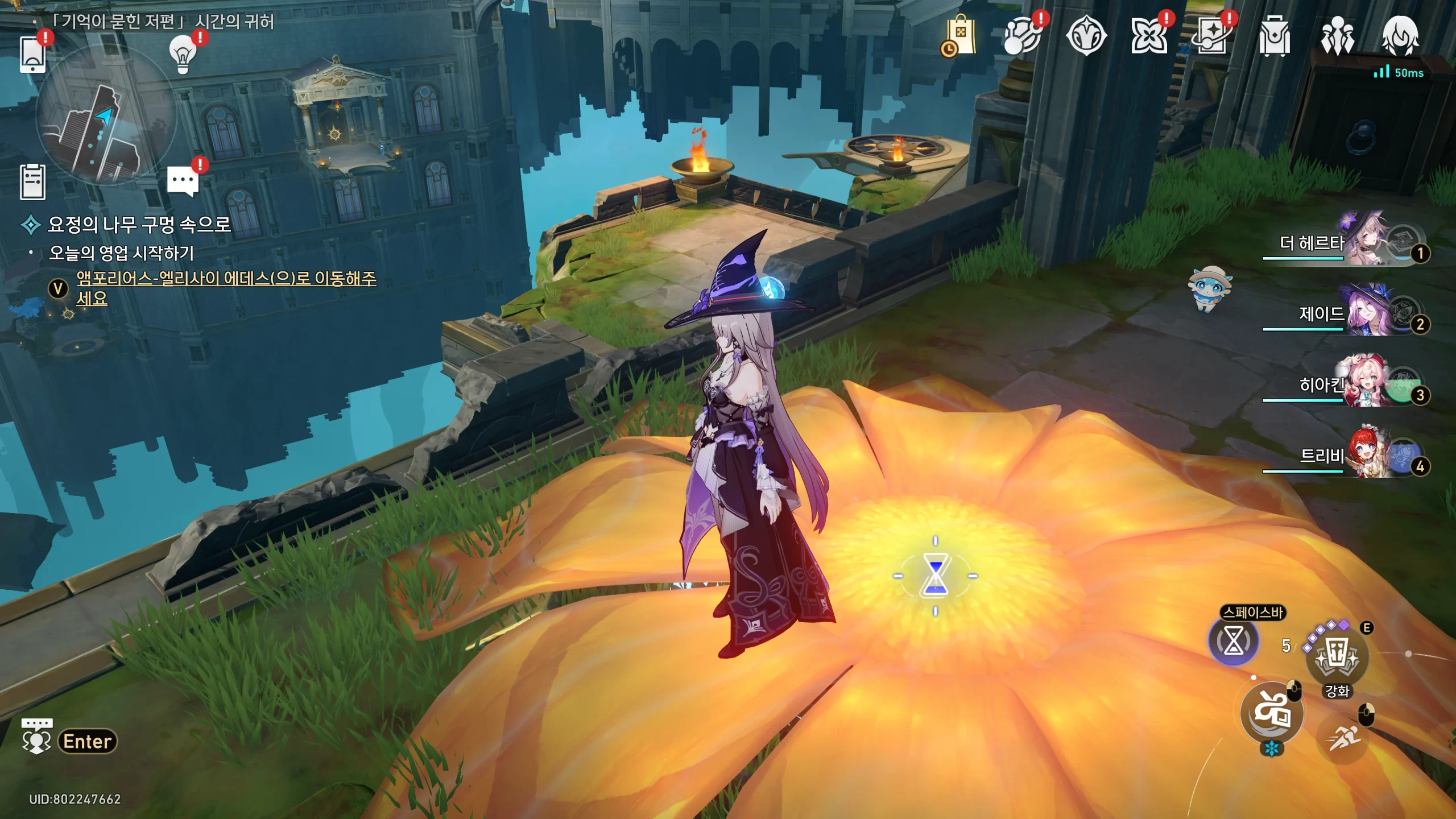Trigger the basic attack button
The height and width of the screenshot is (819, 1456).
(1272, 713)
